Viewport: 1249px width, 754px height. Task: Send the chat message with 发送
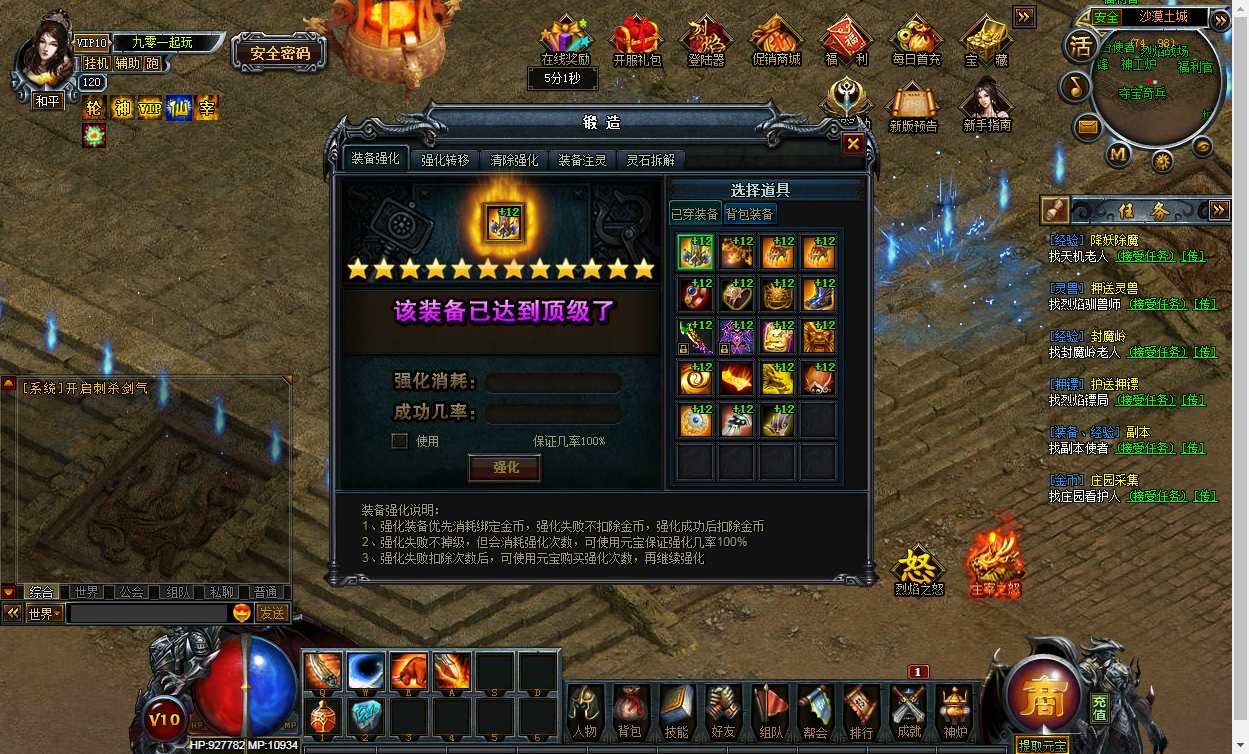coord(271,613)
